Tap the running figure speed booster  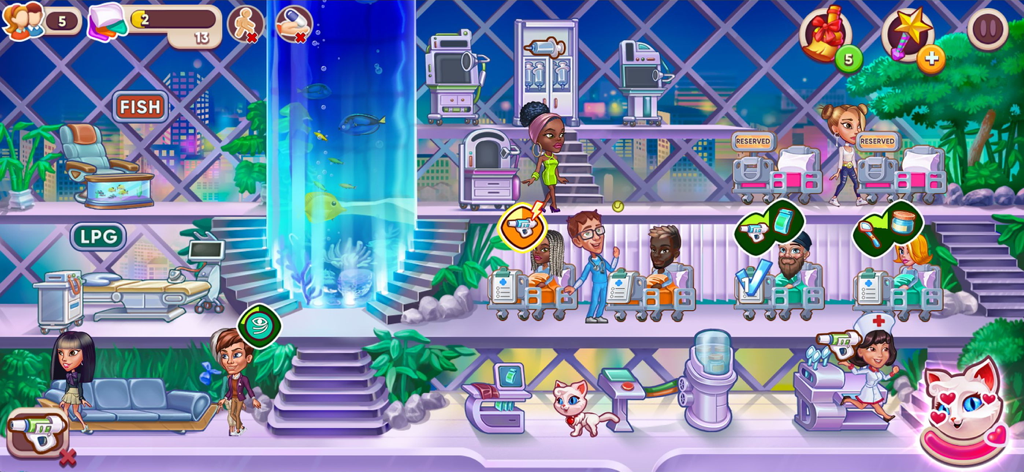point(244,23)
